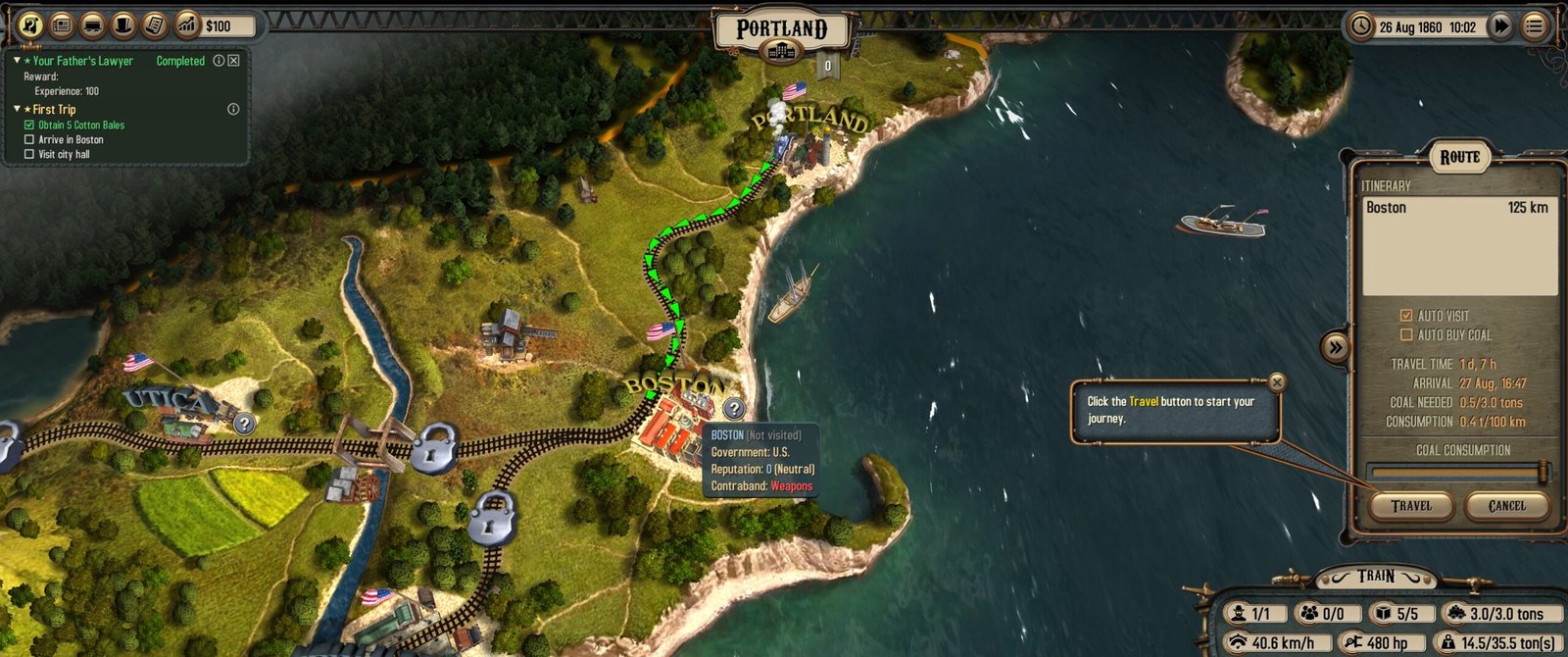Open the quest log question-mark icon

coord(30,25)
